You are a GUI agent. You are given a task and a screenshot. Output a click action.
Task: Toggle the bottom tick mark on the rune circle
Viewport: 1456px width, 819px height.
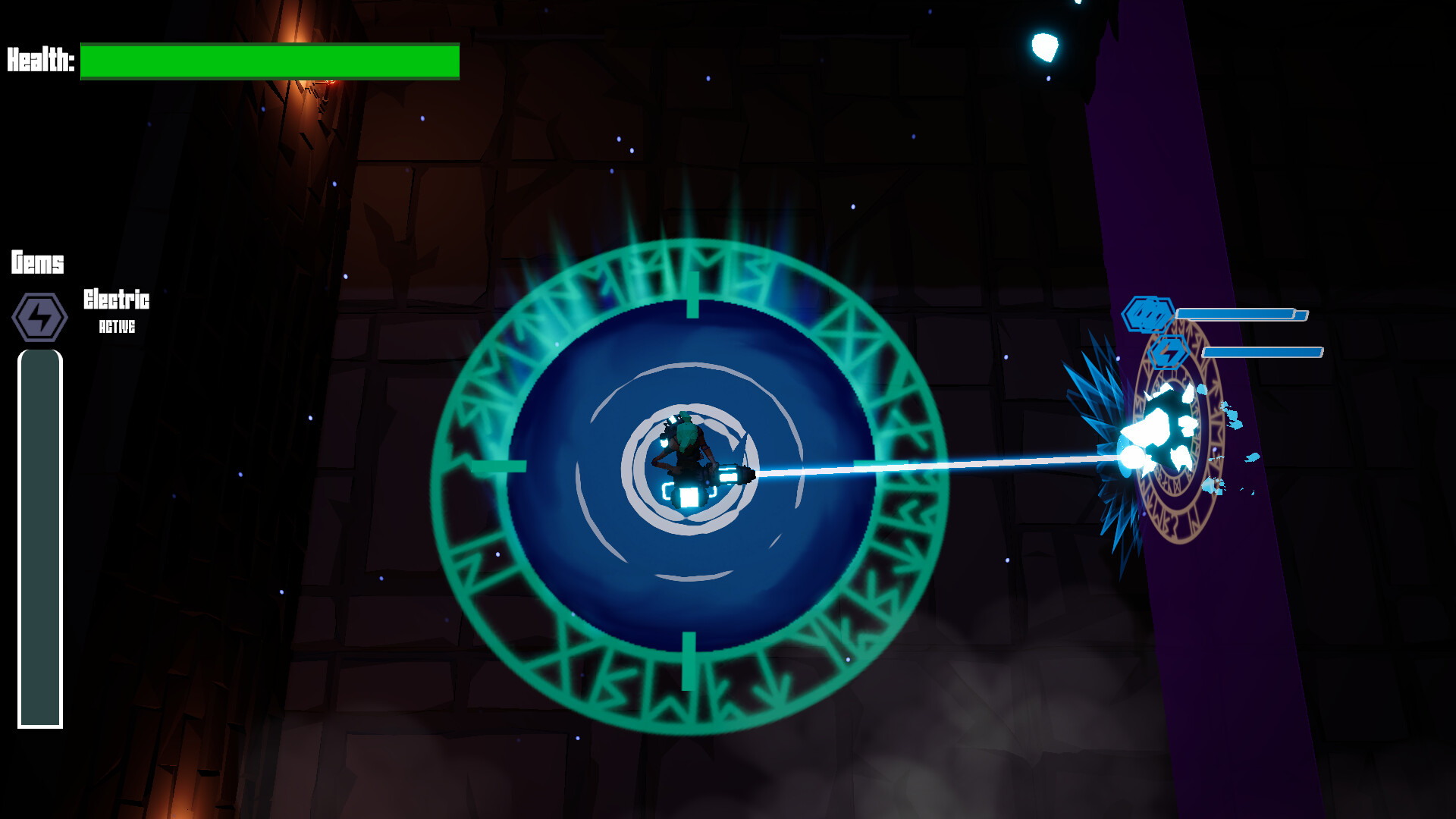pyautogui.click(x=692, y=657)
